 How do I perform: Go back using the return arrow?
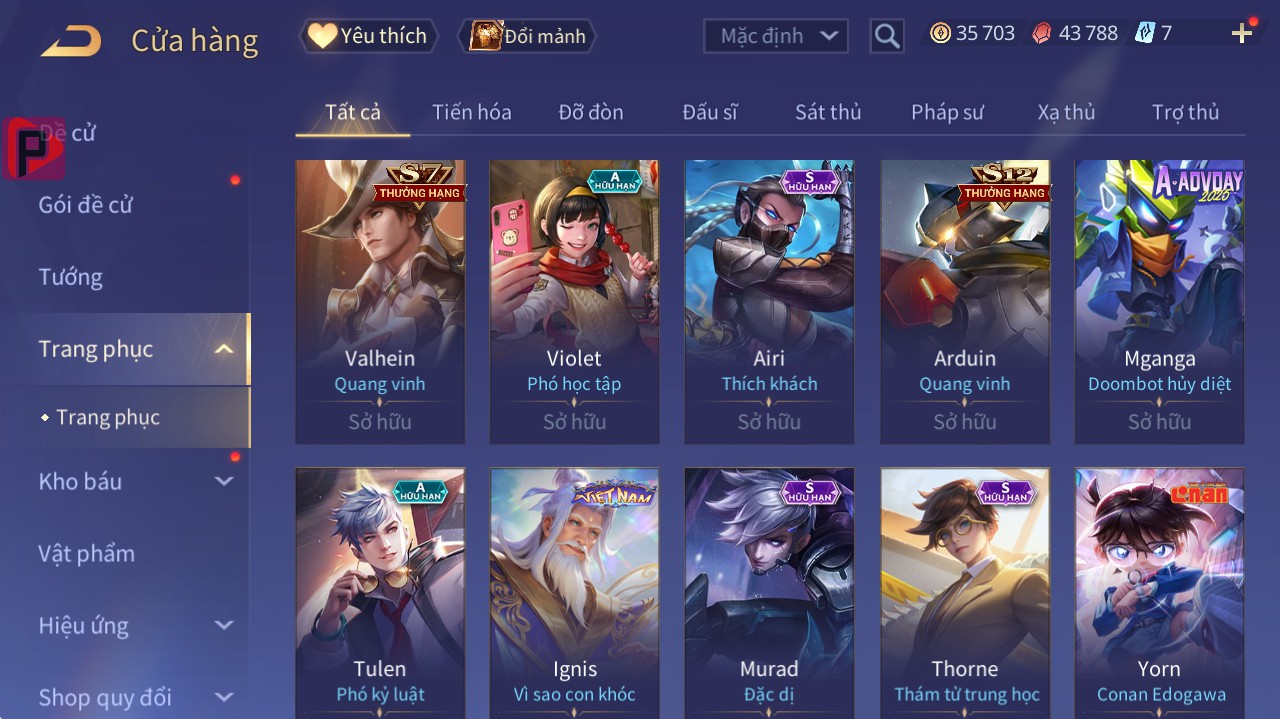(71, 41)
